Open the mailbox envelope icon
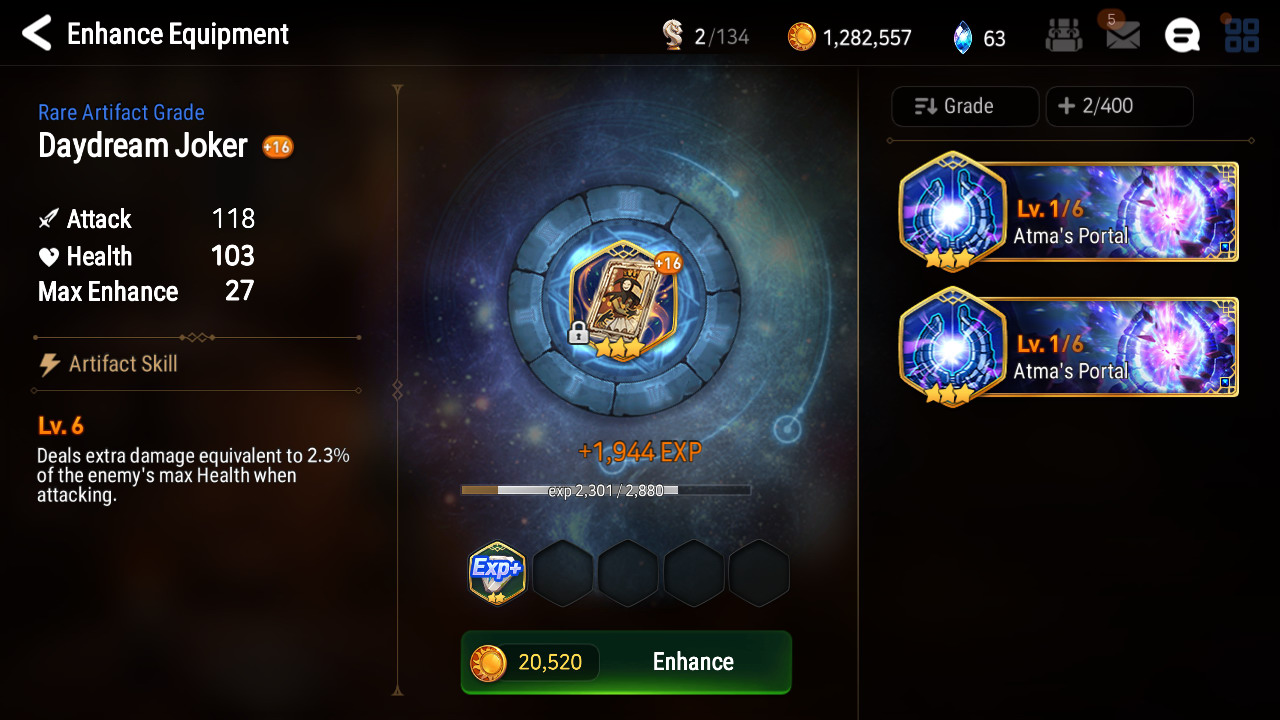Screen dimensions: 1280x720 1123,36
